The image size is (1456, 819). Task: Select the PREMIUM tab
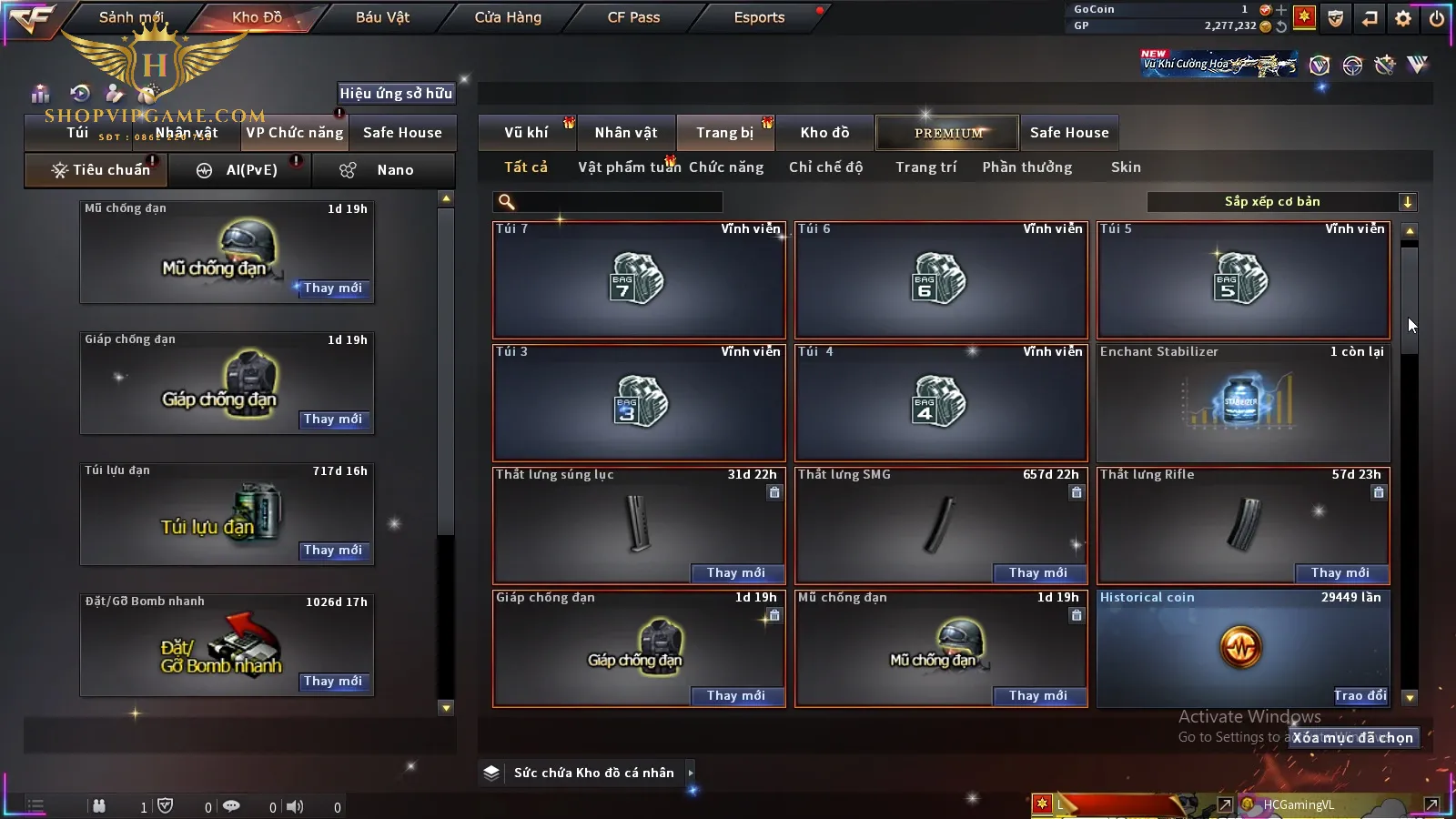[x=948, y=133]
